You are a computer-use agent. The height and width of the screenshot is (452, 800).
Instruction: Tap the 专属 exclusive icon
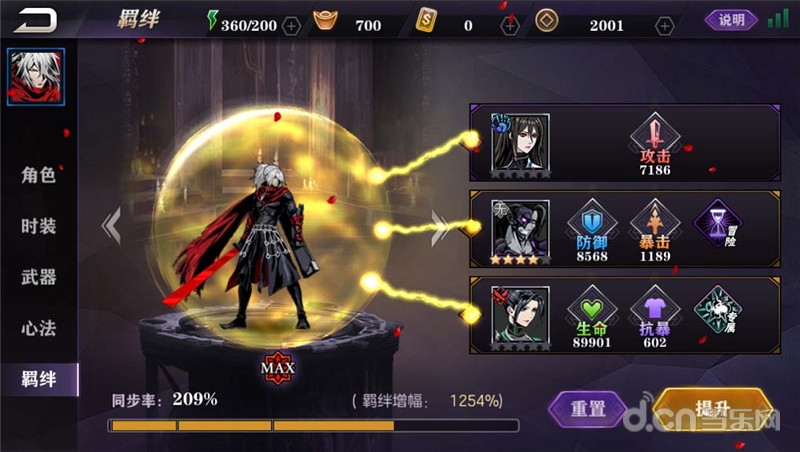coord(717,310)
